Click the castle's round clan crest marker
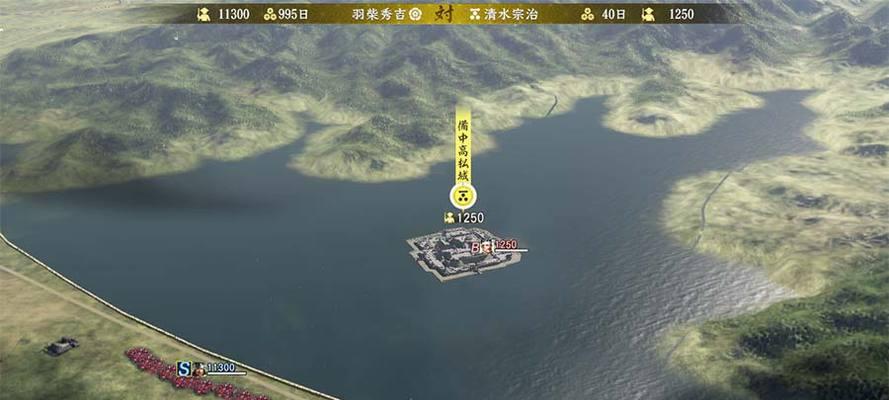The image size is (889, 400). pyautogui.click(x=463, y=196)
